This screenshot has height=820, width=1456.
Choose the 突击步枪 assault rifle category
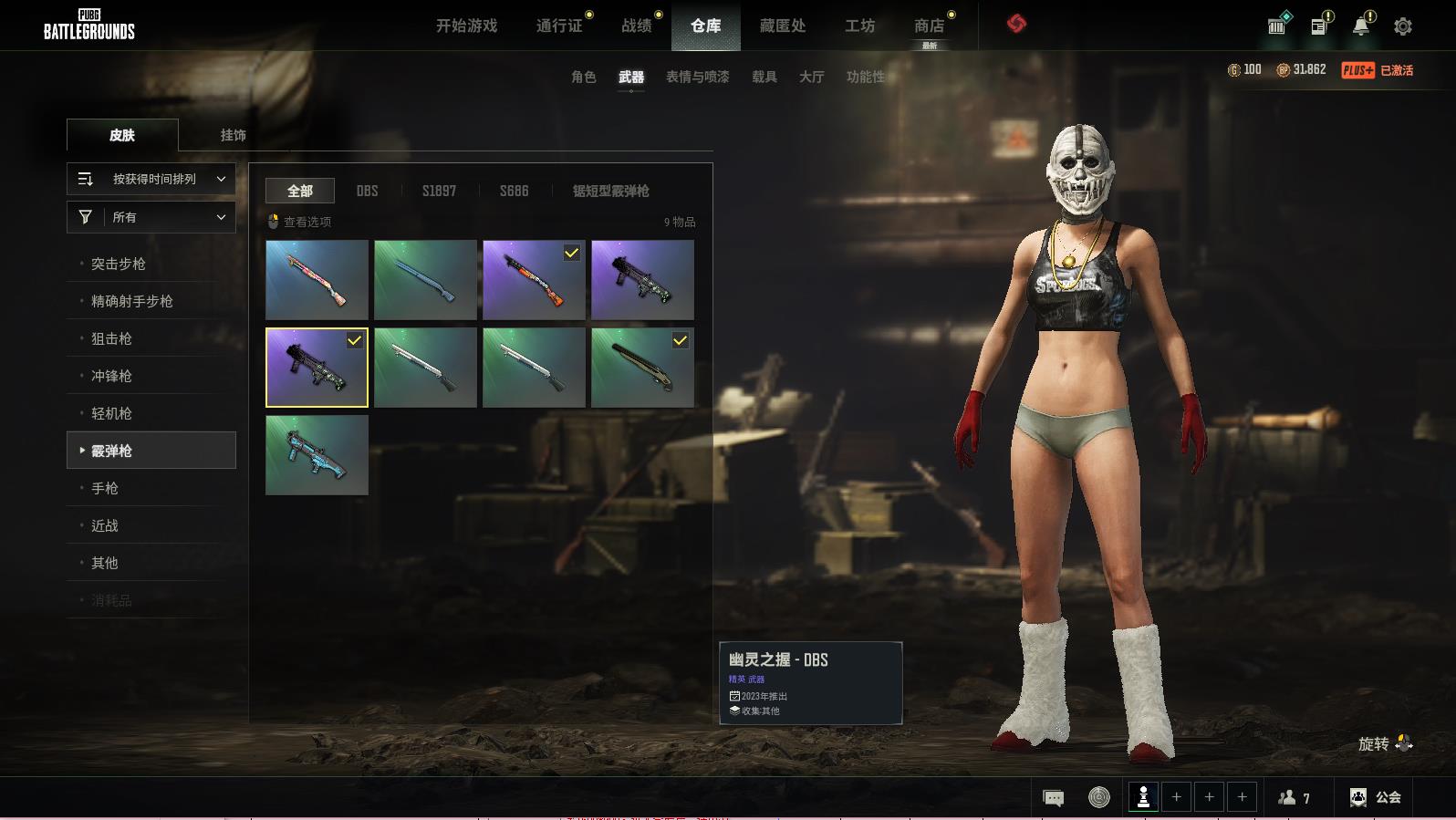point(119,264)
